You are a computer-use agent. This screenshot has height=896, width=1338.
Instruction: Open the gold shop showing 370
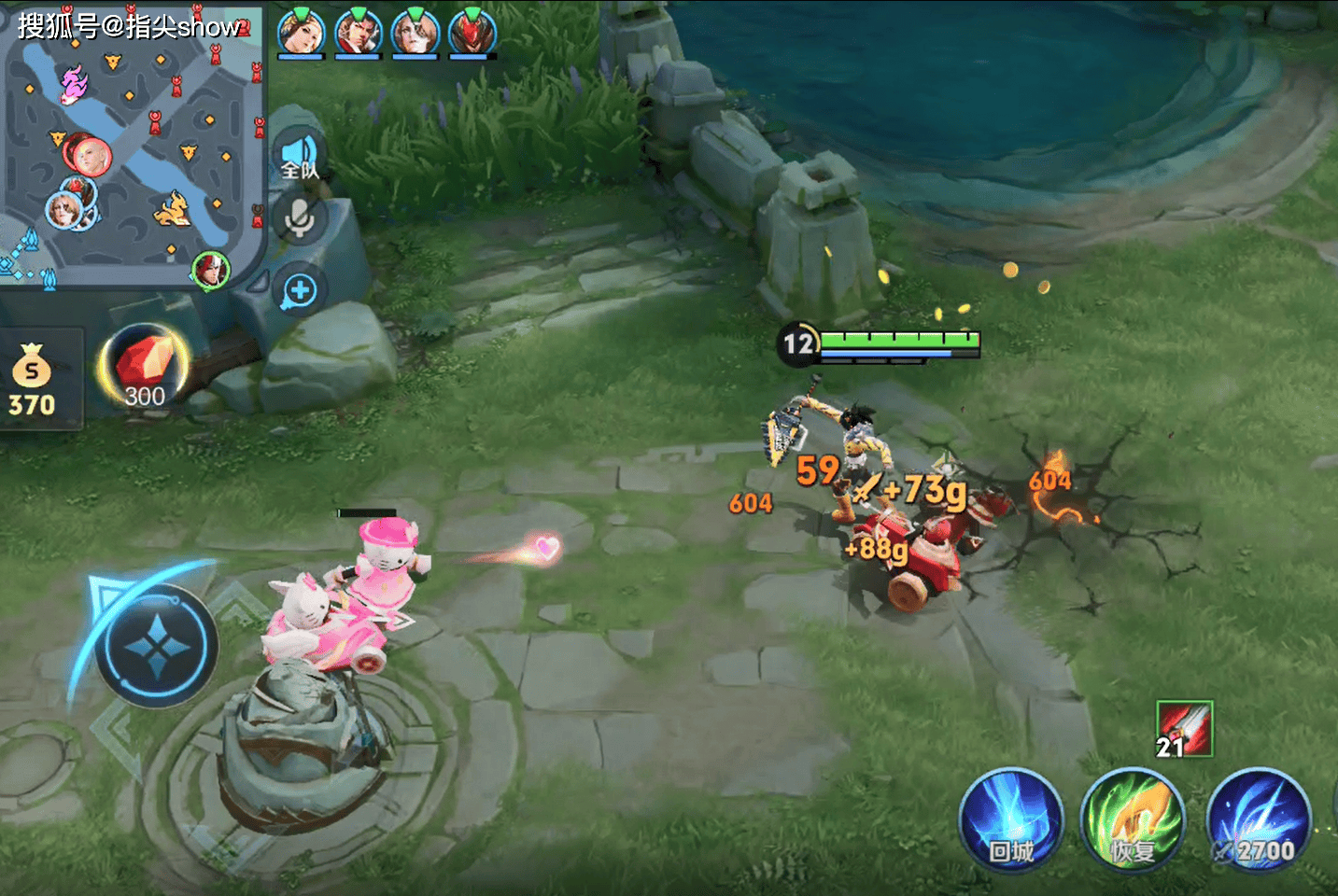pos(34,379)
